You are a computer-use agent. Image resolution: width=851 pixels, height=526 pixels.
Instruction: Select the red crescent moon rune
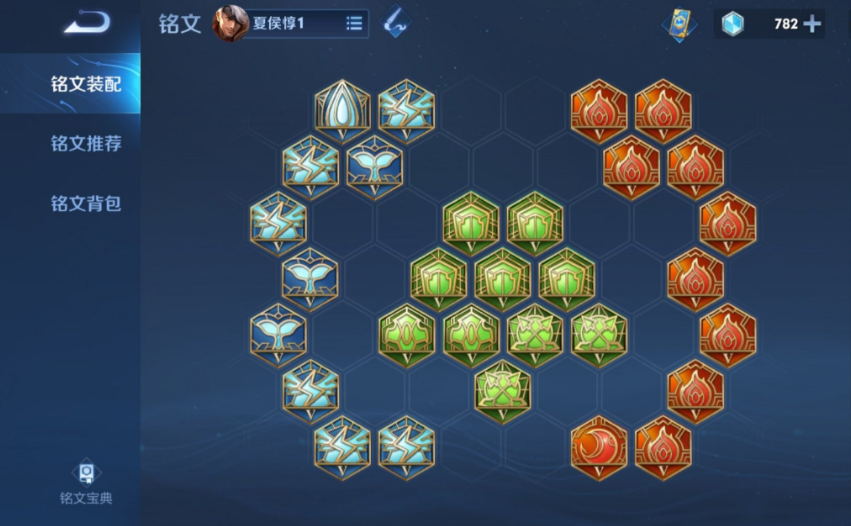point(599,446)
